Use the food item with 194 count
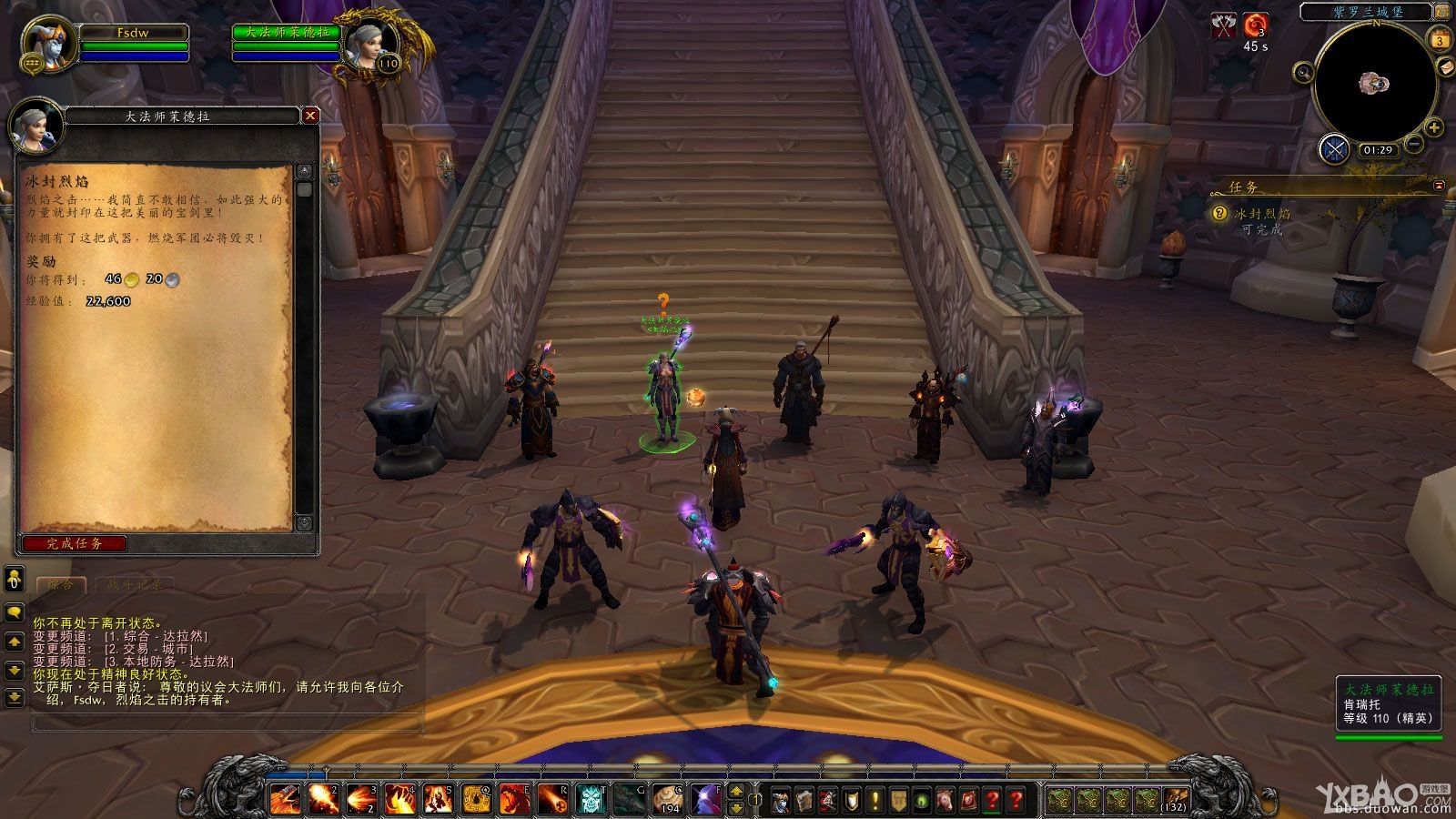This screenshot has width=1456, height=819. pyautogui.click(x=668, y=799)
